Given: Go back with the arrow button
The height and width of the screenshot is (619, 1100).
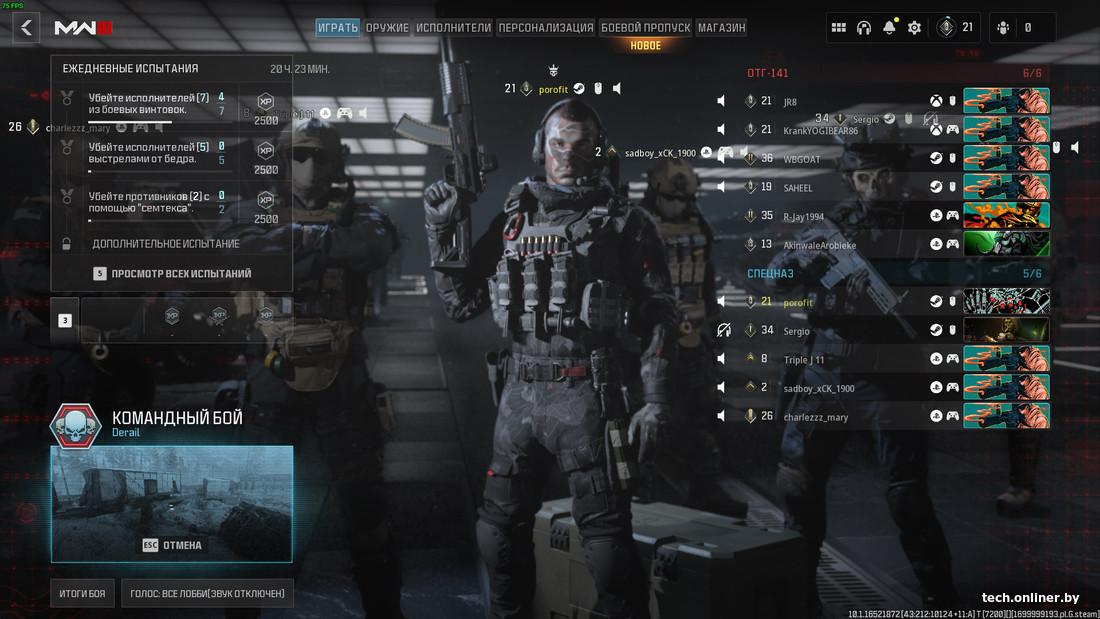Looking at the screenshot, I should 27,28.
